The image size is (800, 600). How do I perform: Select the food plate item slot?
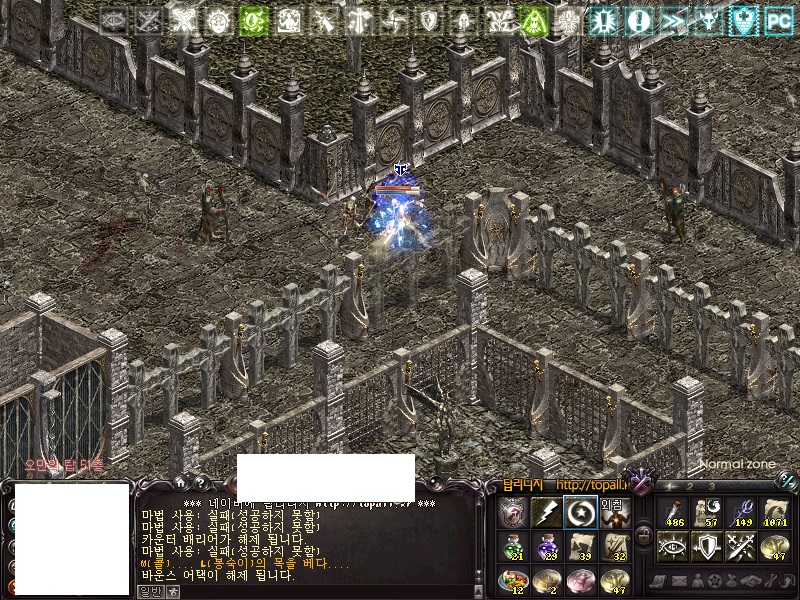tap(513, 580)
